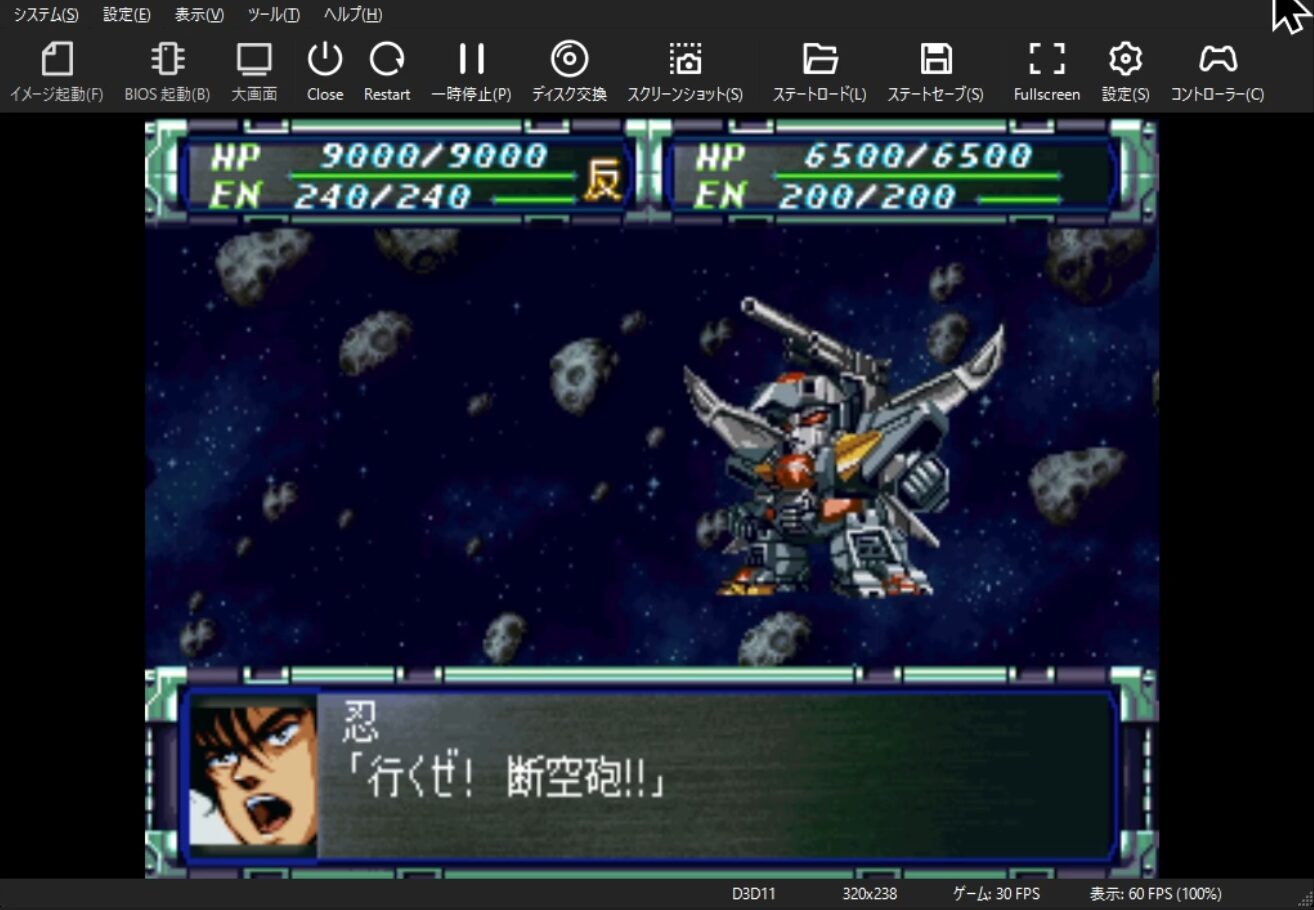Swap the game disc via ディスク交換

click(571, 68)
